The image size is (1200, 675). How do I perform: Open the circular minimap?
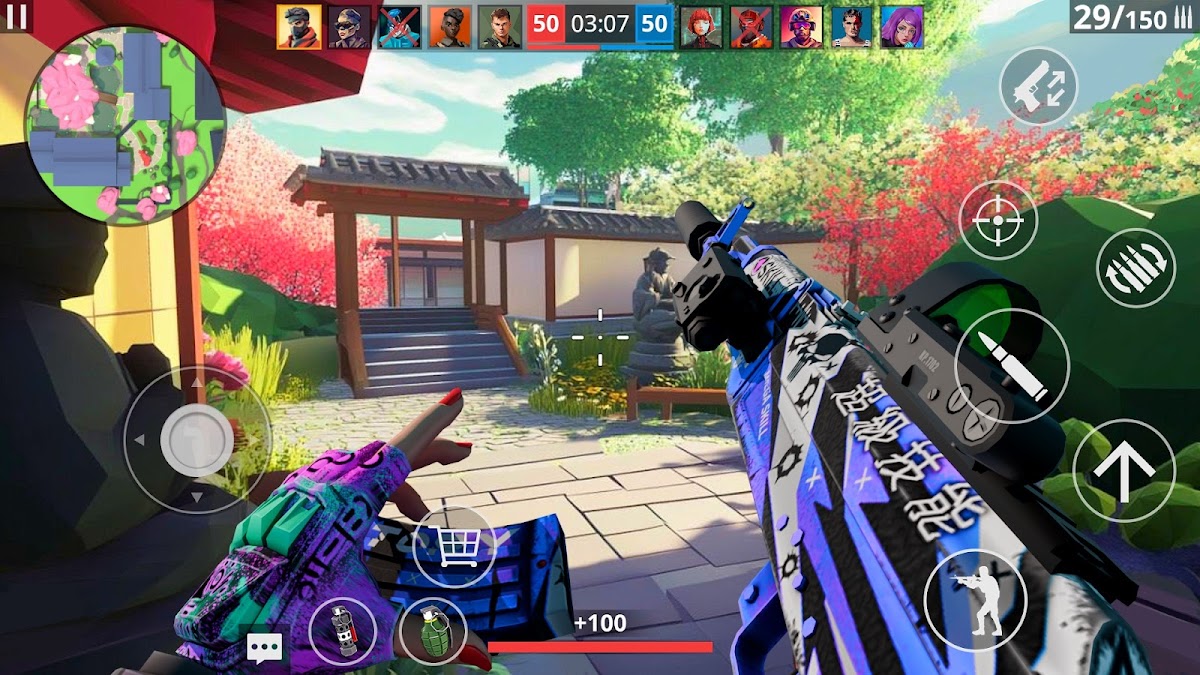tap(125, 125)
